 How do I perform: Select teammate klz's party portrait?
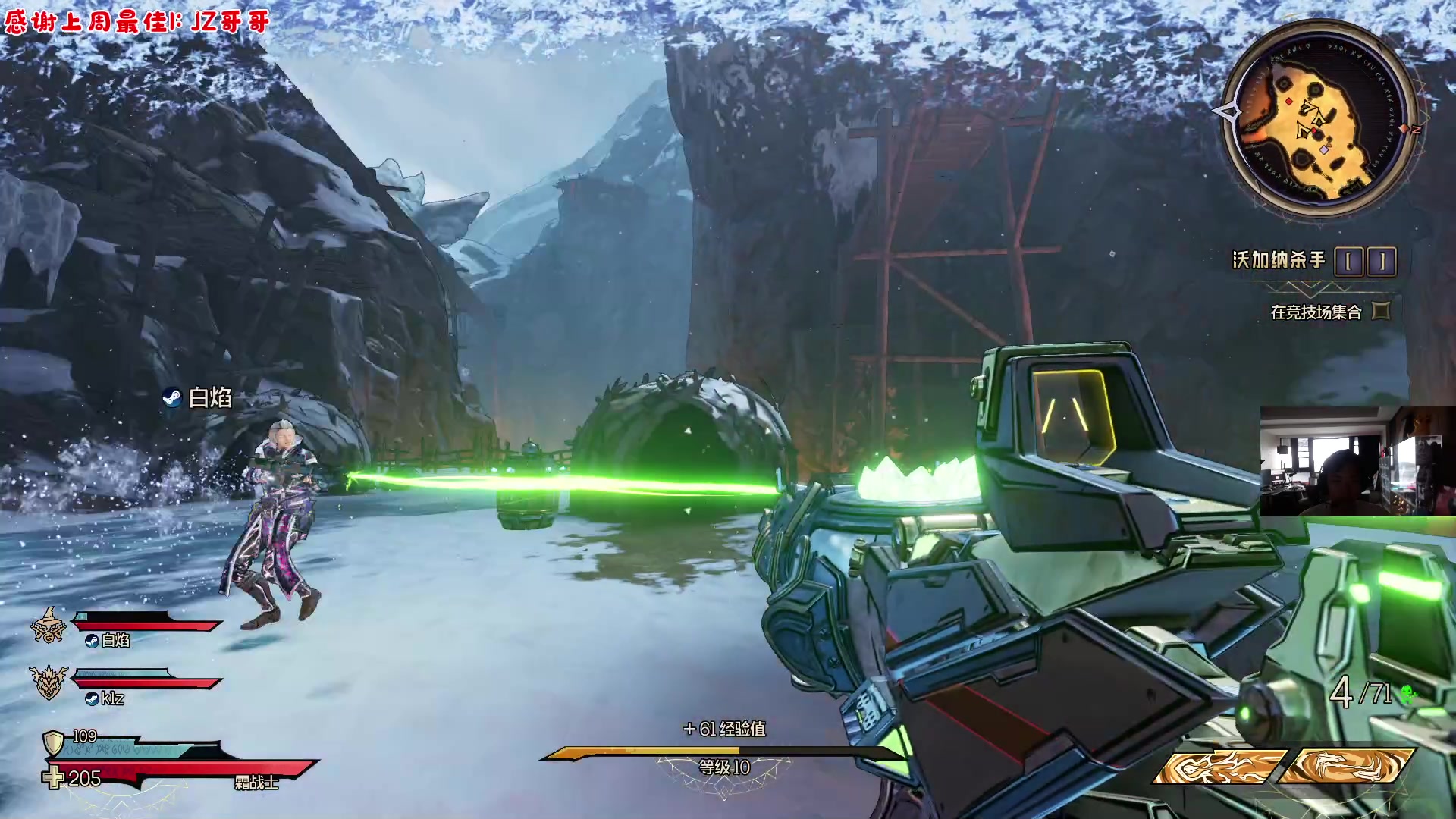(x=49, y=682)
